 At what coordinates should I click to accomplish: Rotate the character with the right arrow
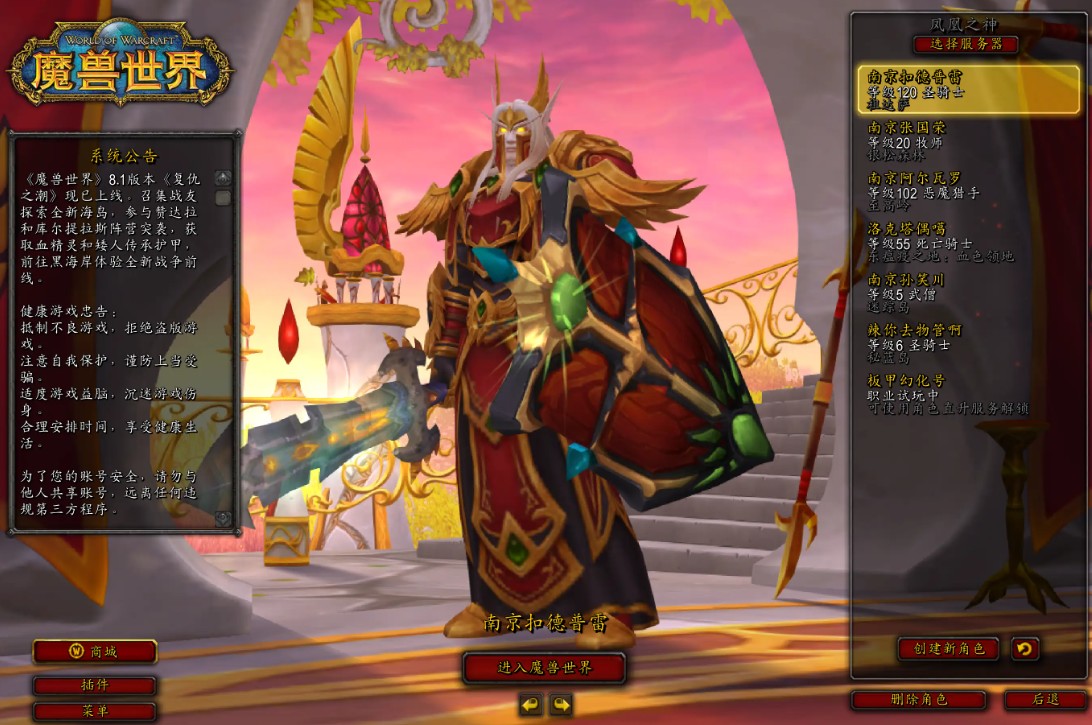pyautogui.click(x=560, y=704)
